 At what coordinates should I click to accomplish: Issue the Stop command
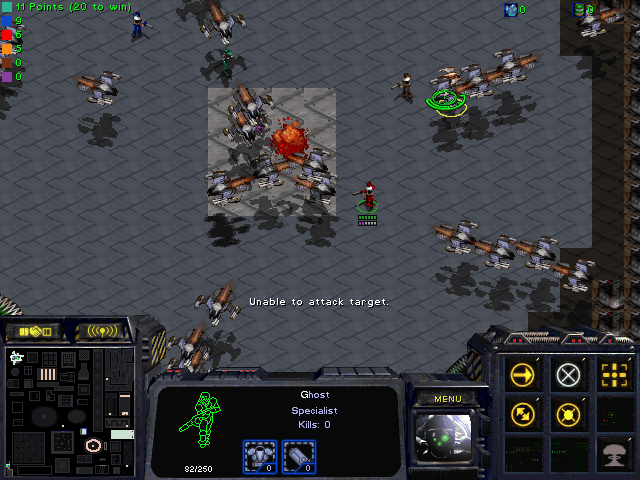click(568, 374)
